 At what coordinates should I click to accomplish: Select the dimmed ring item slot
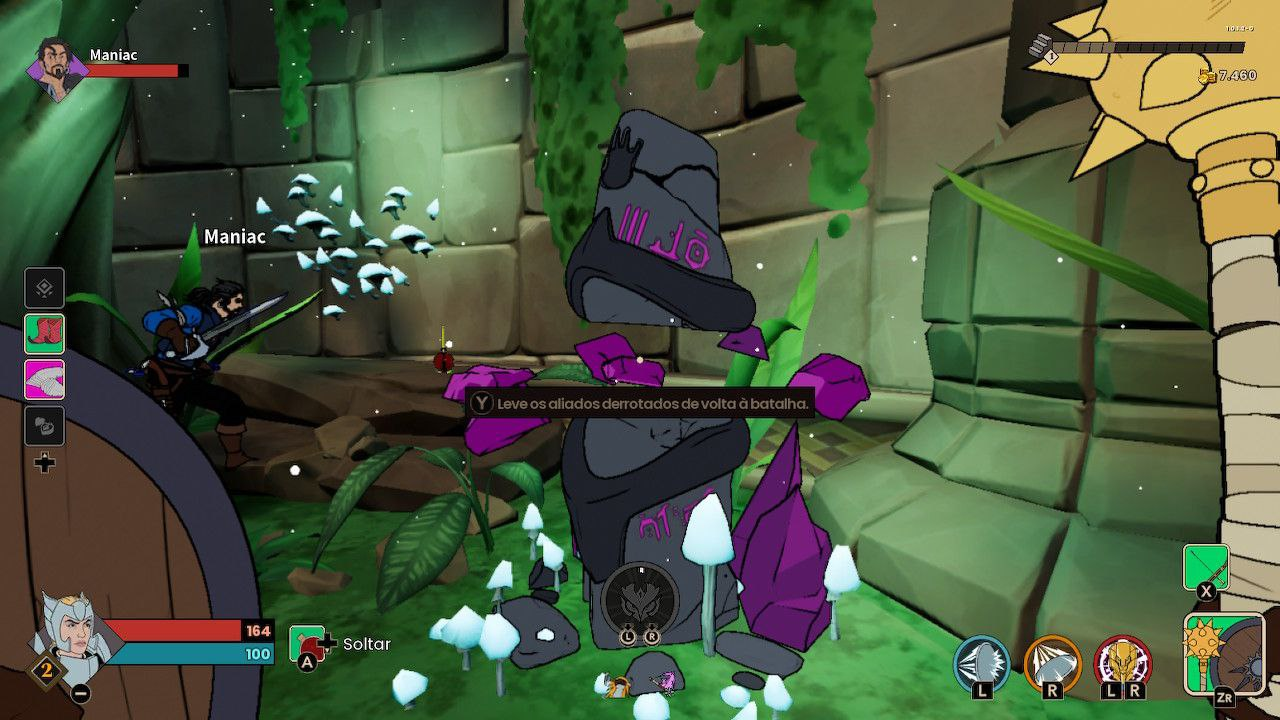[45, 426]
